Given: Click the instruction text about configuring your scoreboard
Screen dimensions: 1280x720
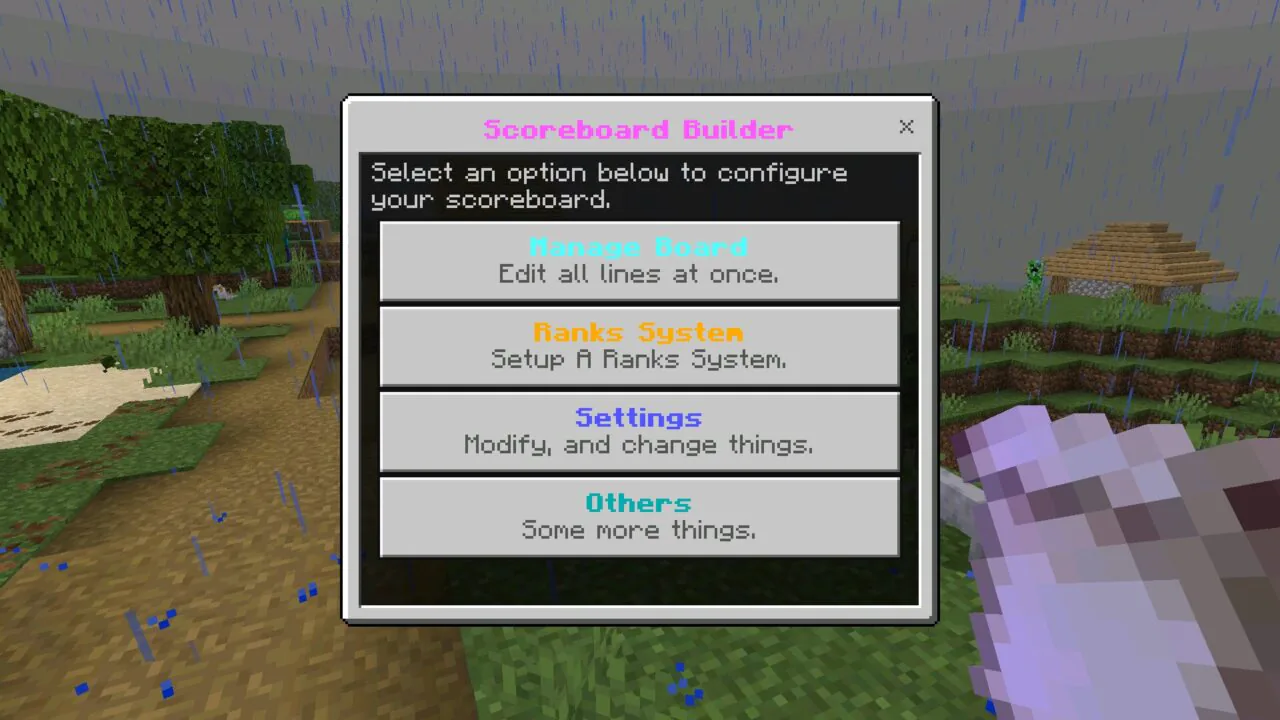Looking at the screenshot, I should (x=609, y=186).
